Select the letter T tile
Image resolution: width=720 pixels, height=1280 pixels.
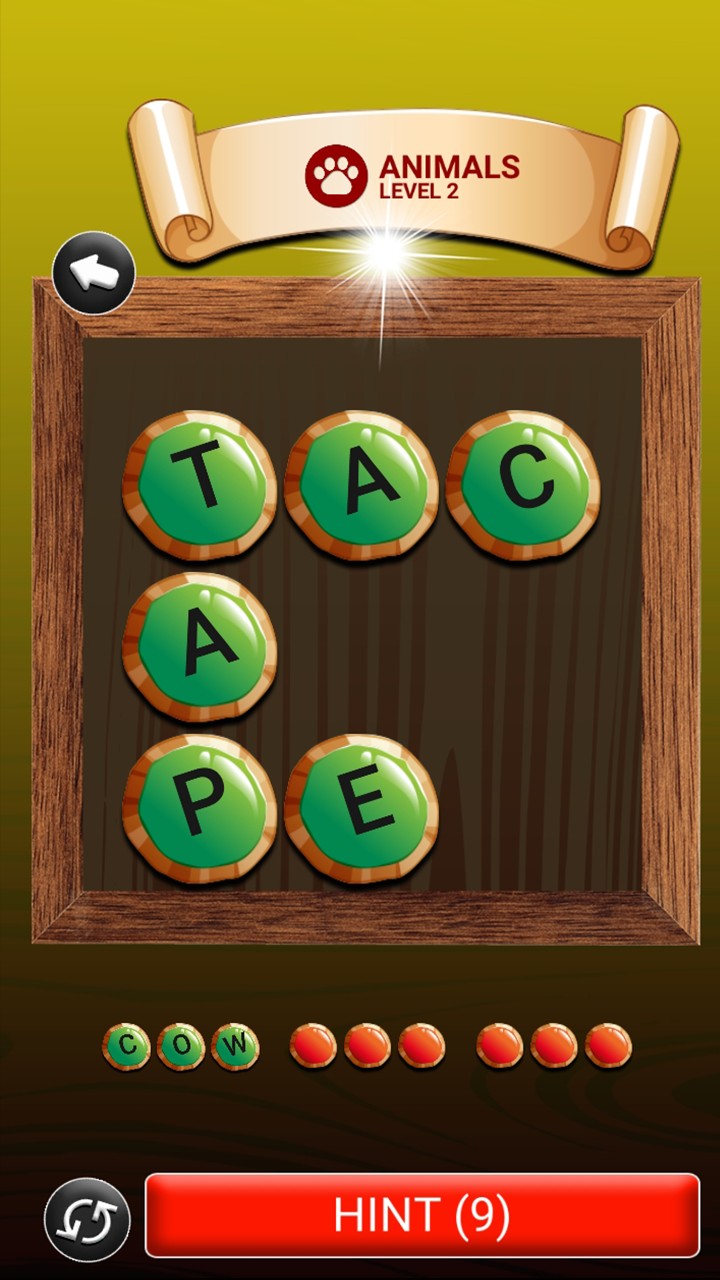pyautogui.click(x=200, y=485)
